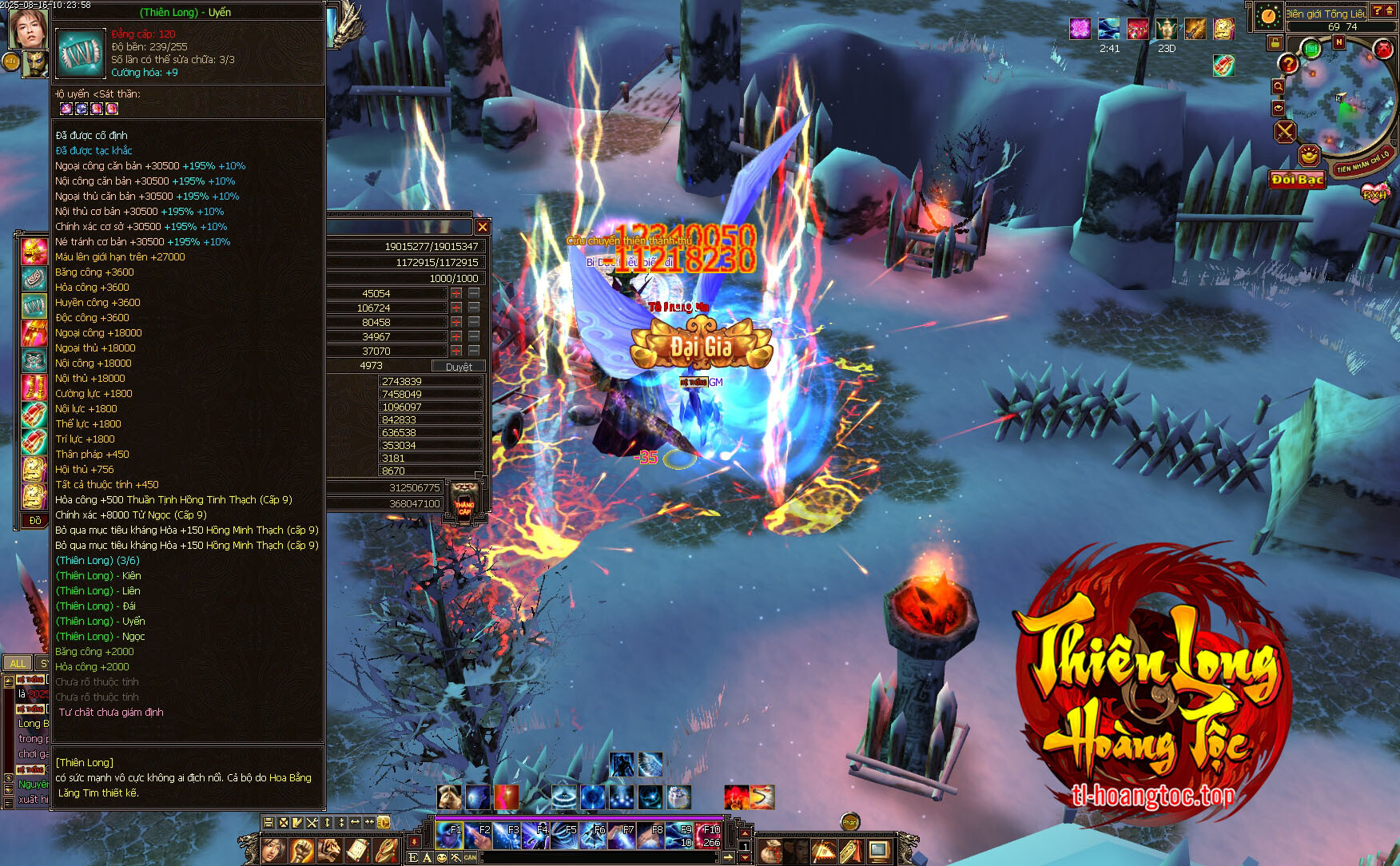
Task: Open the computer monitor system menu
Action: [879, 851]
